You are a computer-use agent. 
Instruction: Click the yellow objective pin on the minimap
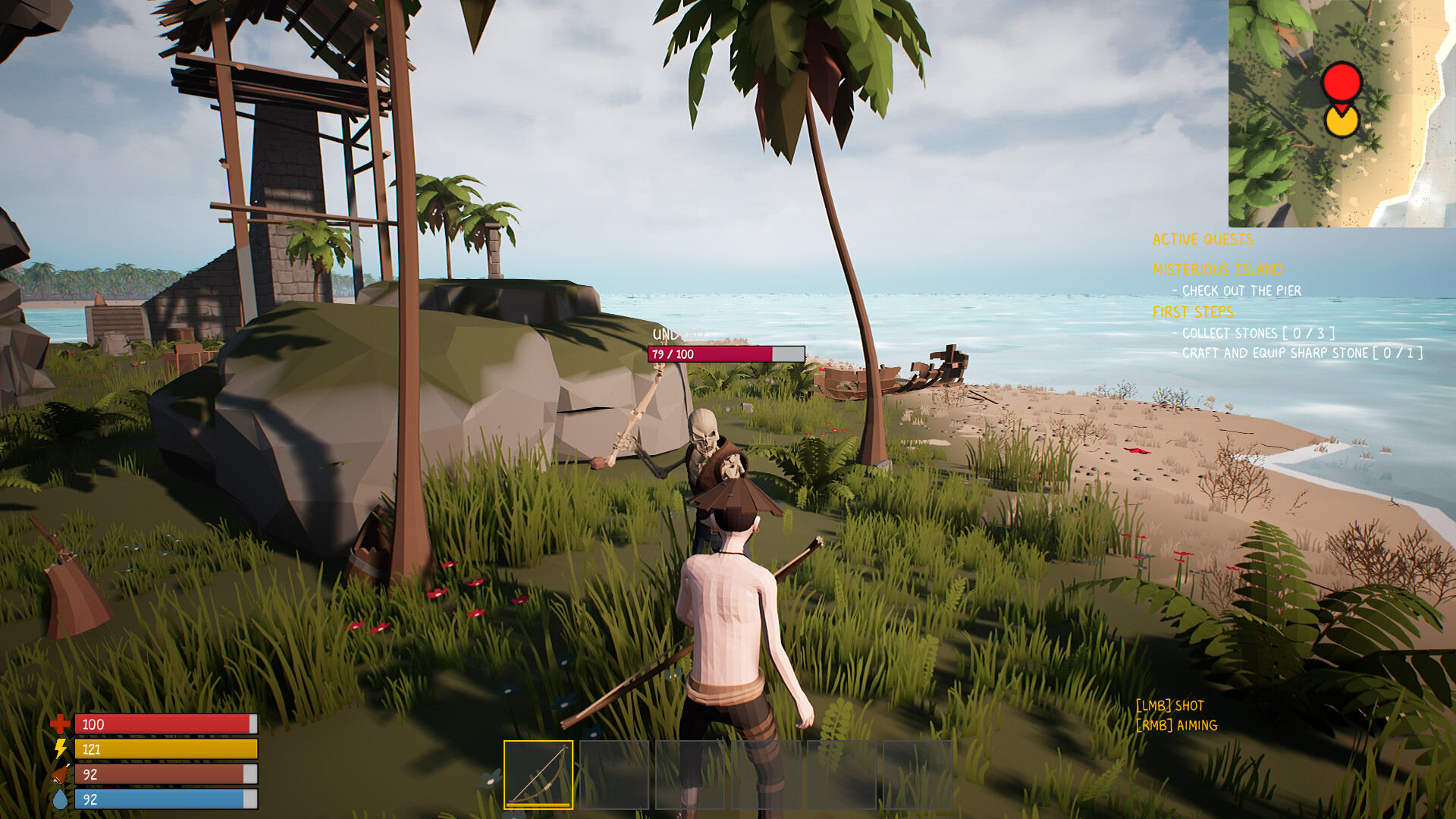[1342, 121]
